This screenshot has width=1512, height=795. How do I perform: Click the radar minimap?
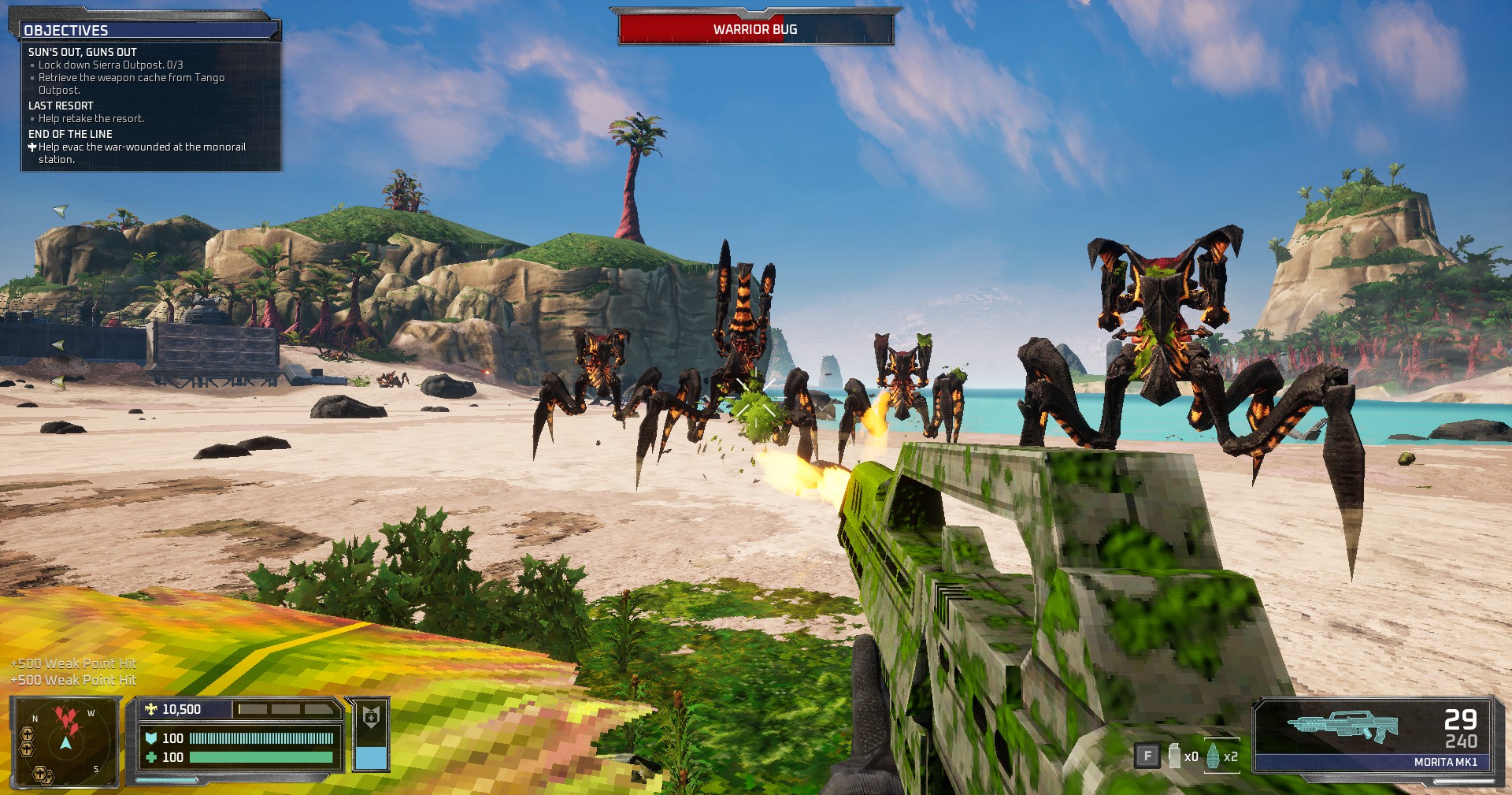point(65,741)
